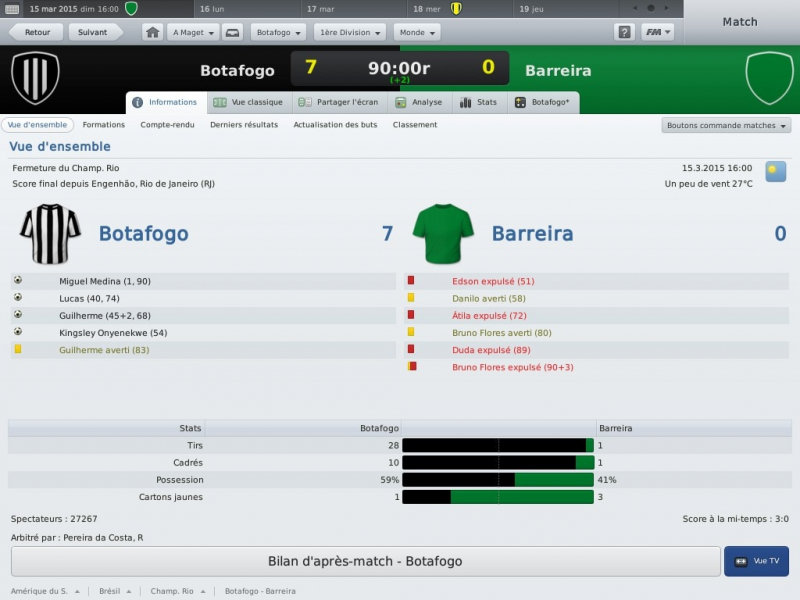
Task: Open the home screen icon
Action: pos(153,32)
